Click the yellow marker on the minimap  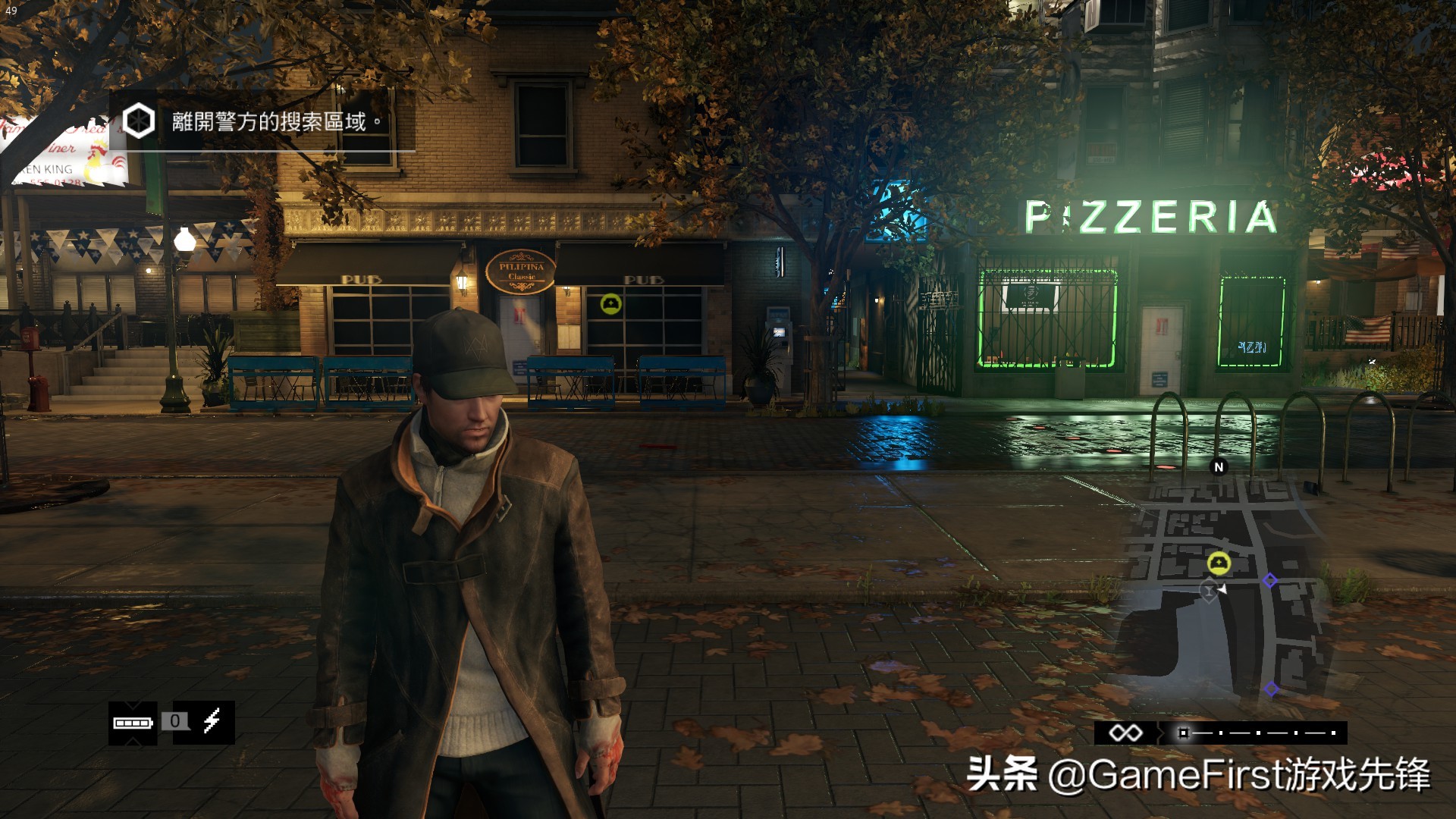(x=1219, y=563)
